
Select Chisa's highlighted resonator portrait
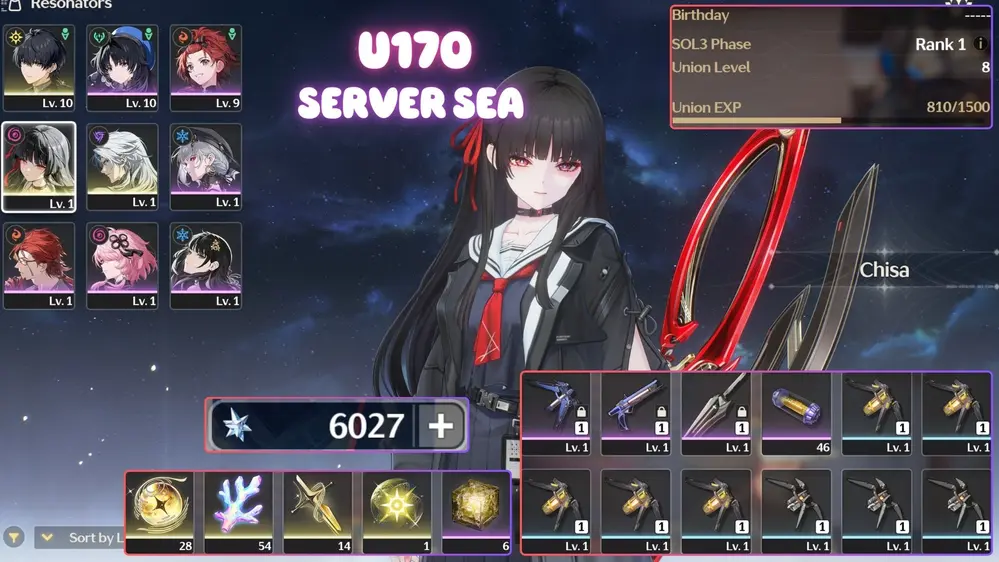pos(39,166)
